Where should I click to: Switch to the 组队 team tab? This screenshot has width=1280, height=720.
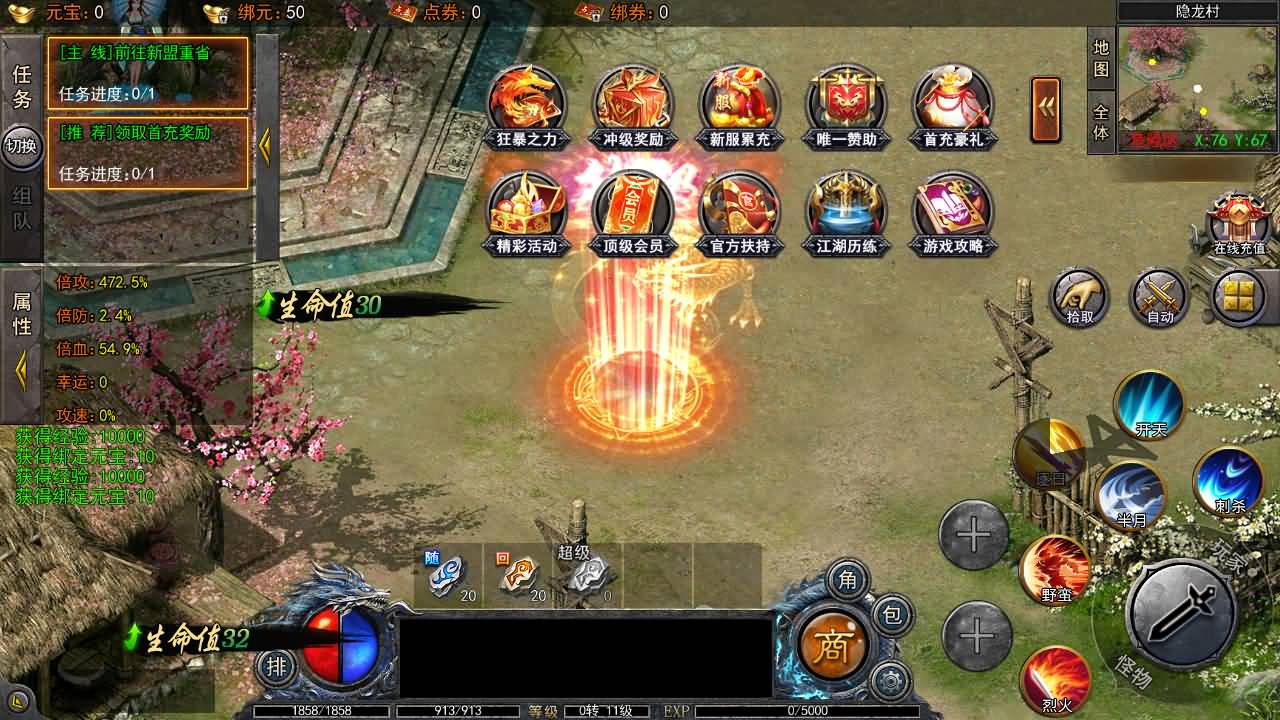22,209
